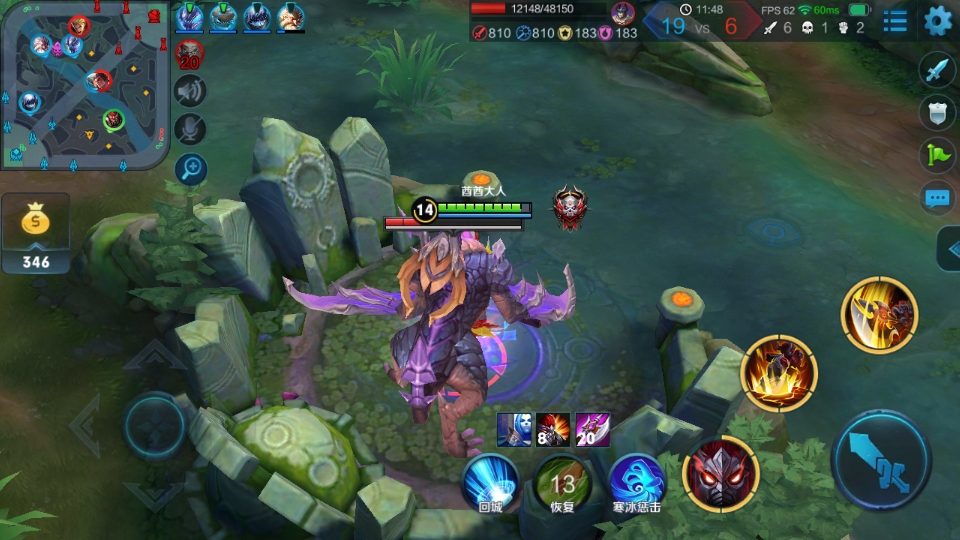Show the scoreboard via the list icon

tap(895, 21)
